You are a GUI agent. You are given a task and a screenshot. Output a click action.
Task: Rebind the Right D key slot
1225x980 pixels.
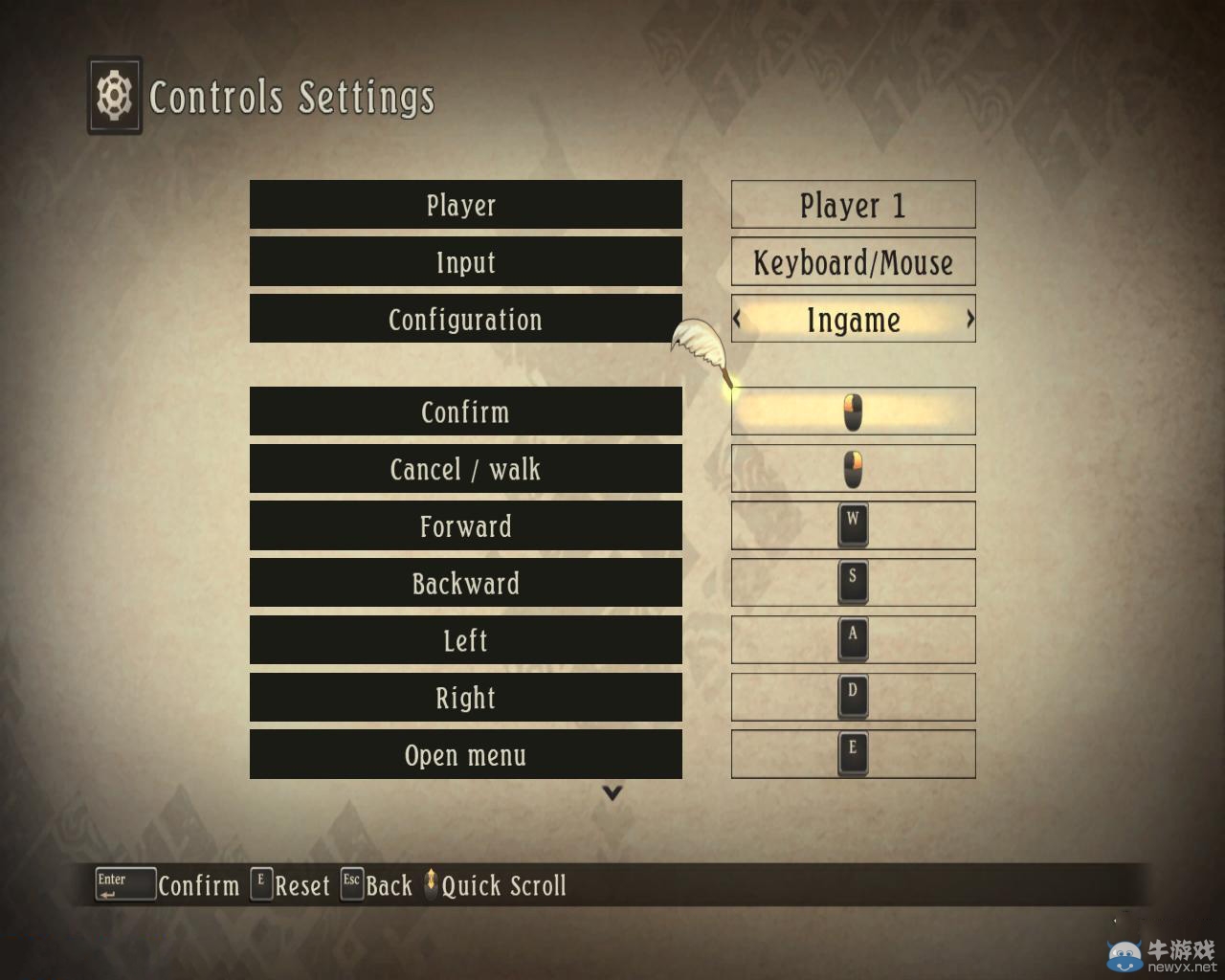click(x=853, y=698)
